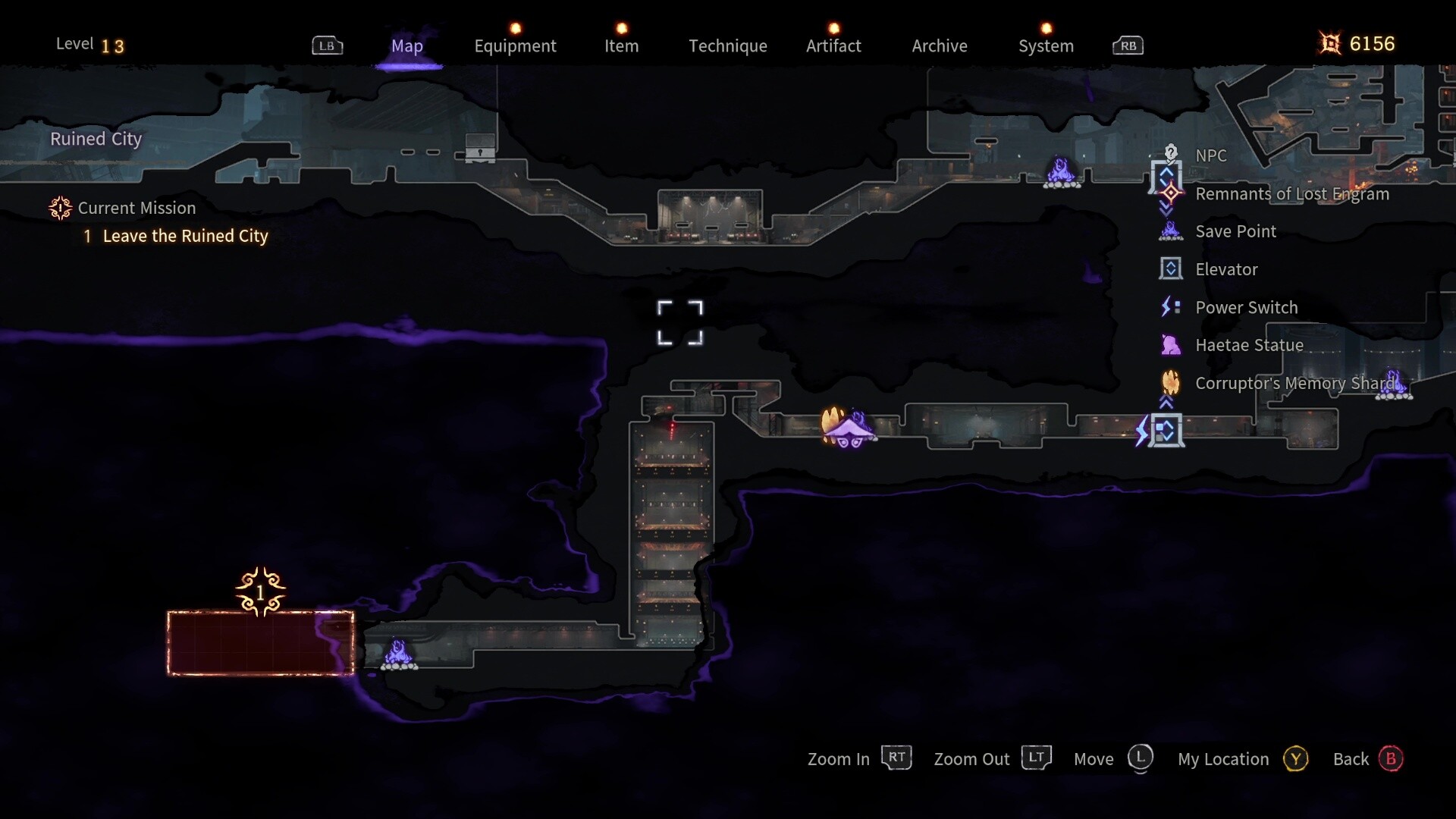Viewport: 1456px width, 819px height.
Task: Click the red highlighted mission area on map
Action: (261, 643)
